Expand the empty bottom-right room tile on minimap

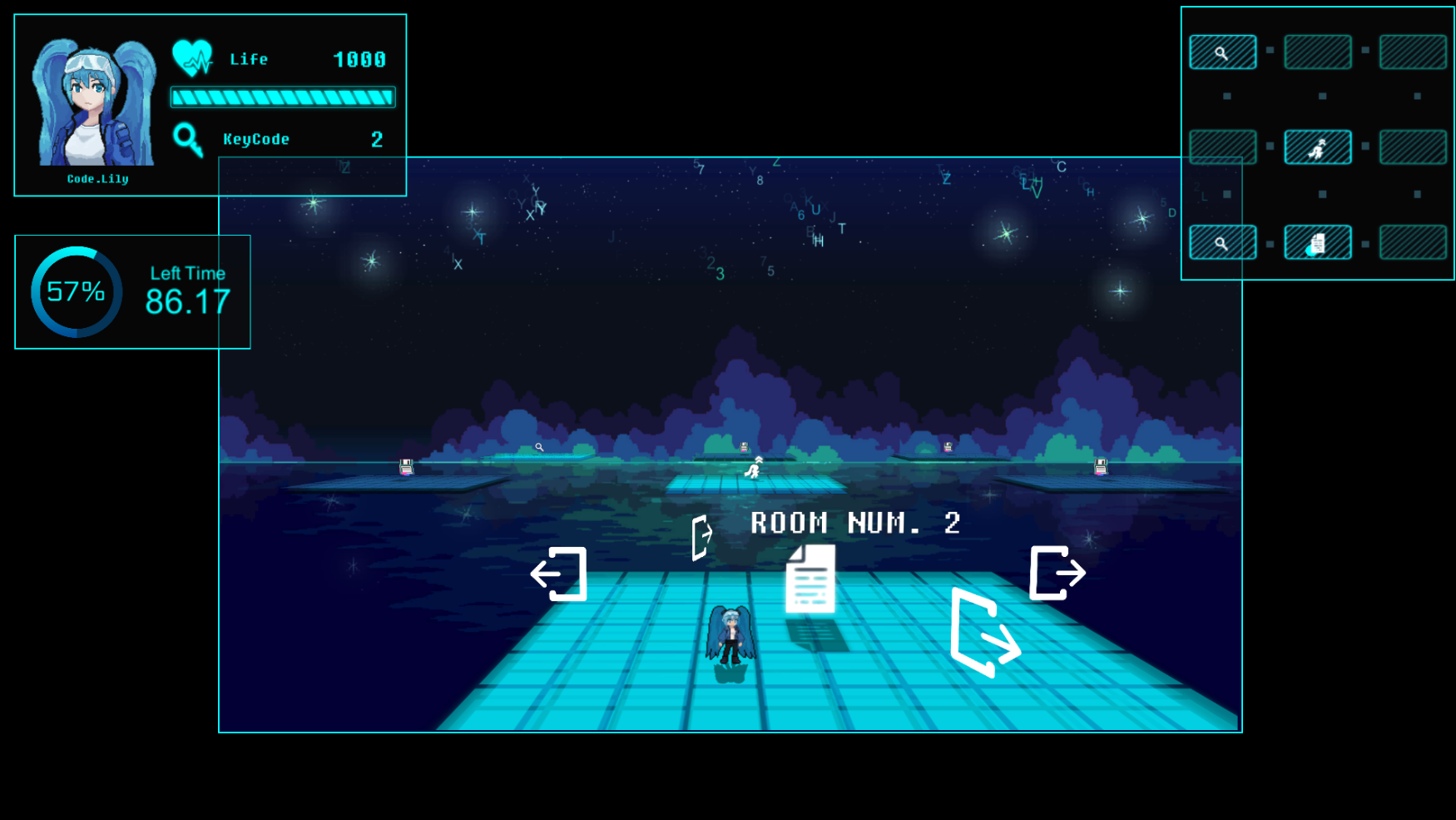(1412, 241)
